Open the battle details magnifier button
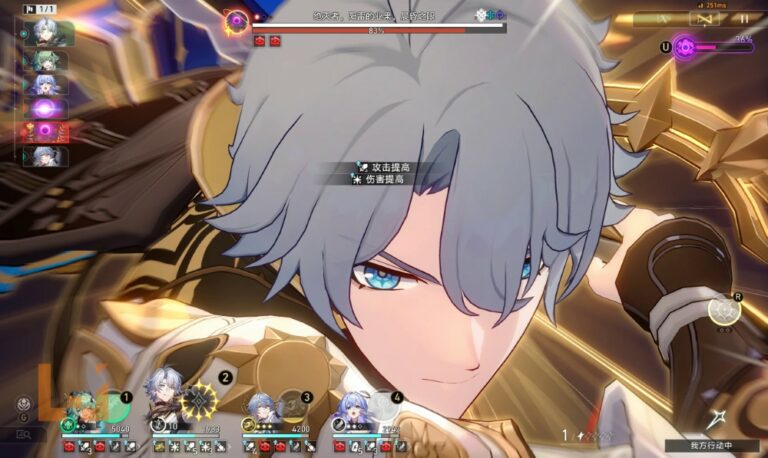The width and height of the screenshot is (768, 458). point(23,435)
